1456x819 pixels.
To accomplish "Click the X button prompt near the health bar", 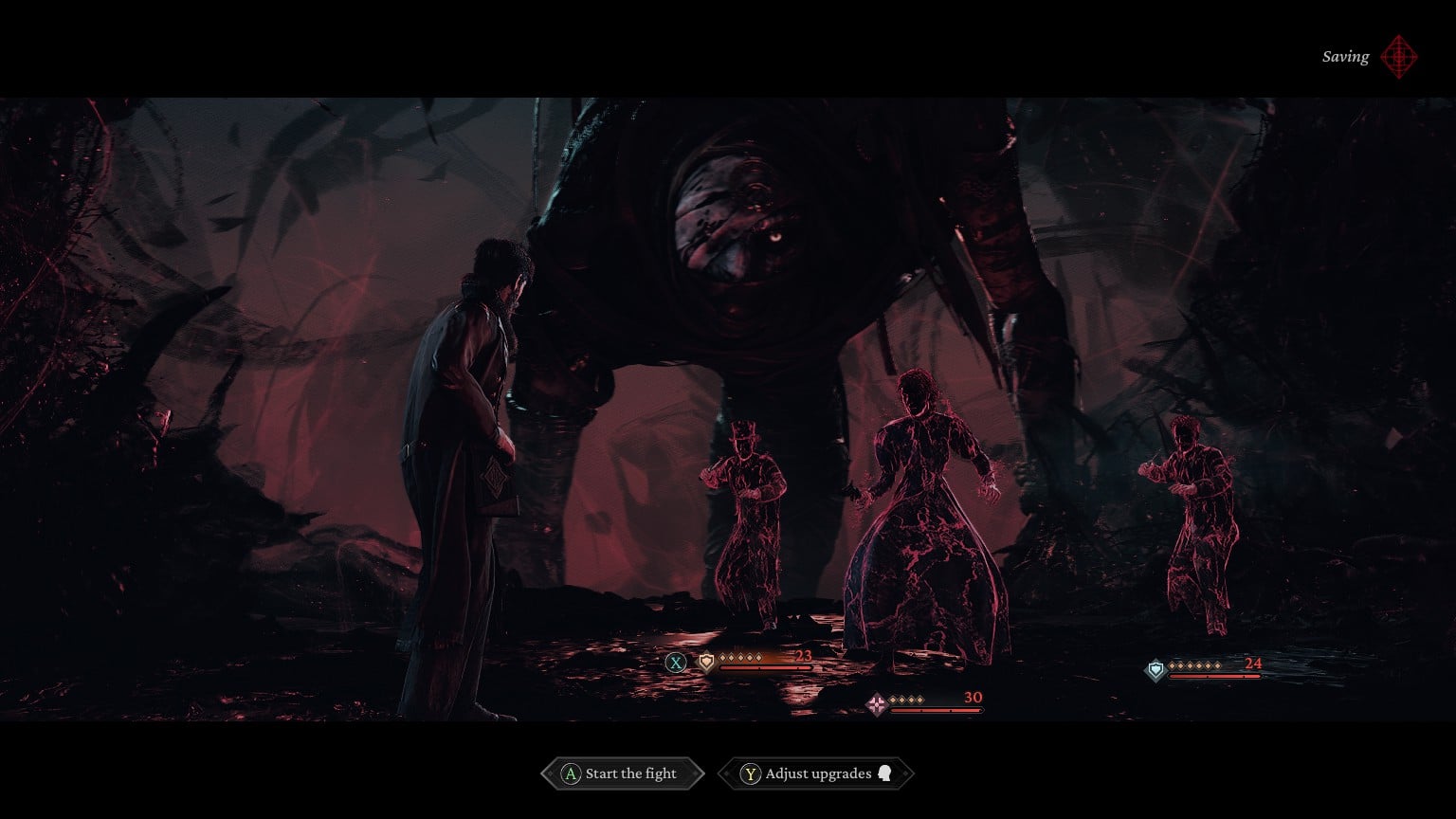I will click(676, 663).
